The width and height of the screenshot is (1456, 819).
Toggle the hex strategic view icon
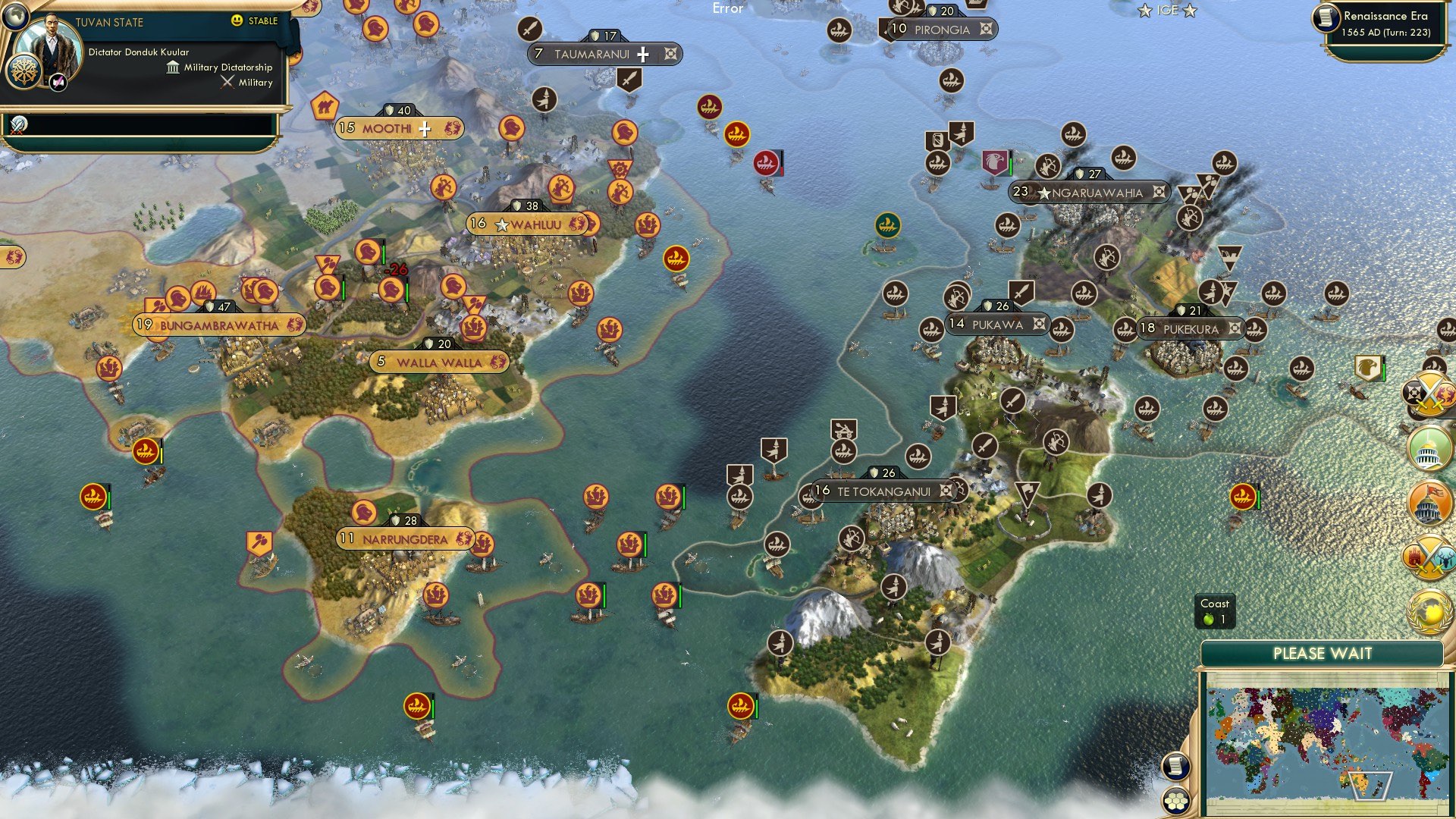(x=1175, y=802)
